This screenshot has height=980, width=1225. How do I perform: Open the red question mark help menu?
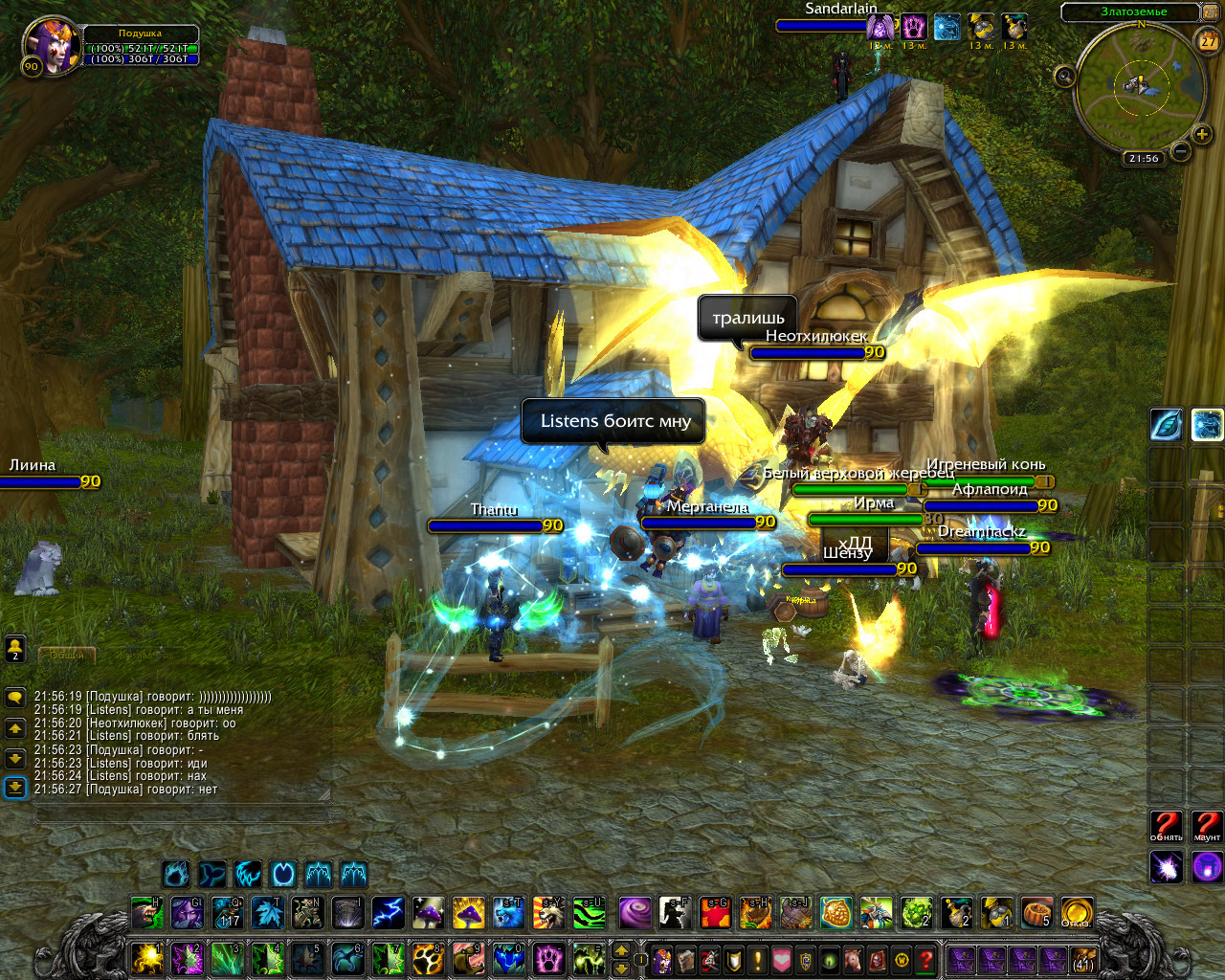pyautogui.click(x=925, y=960)
